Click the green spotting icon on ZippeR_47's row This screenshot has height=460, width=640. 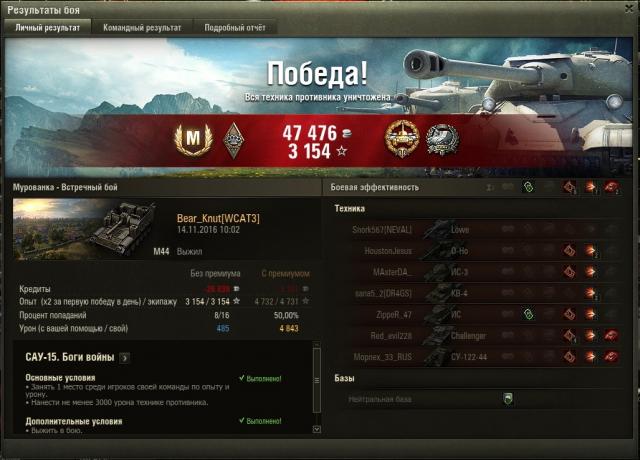[528, 314]
